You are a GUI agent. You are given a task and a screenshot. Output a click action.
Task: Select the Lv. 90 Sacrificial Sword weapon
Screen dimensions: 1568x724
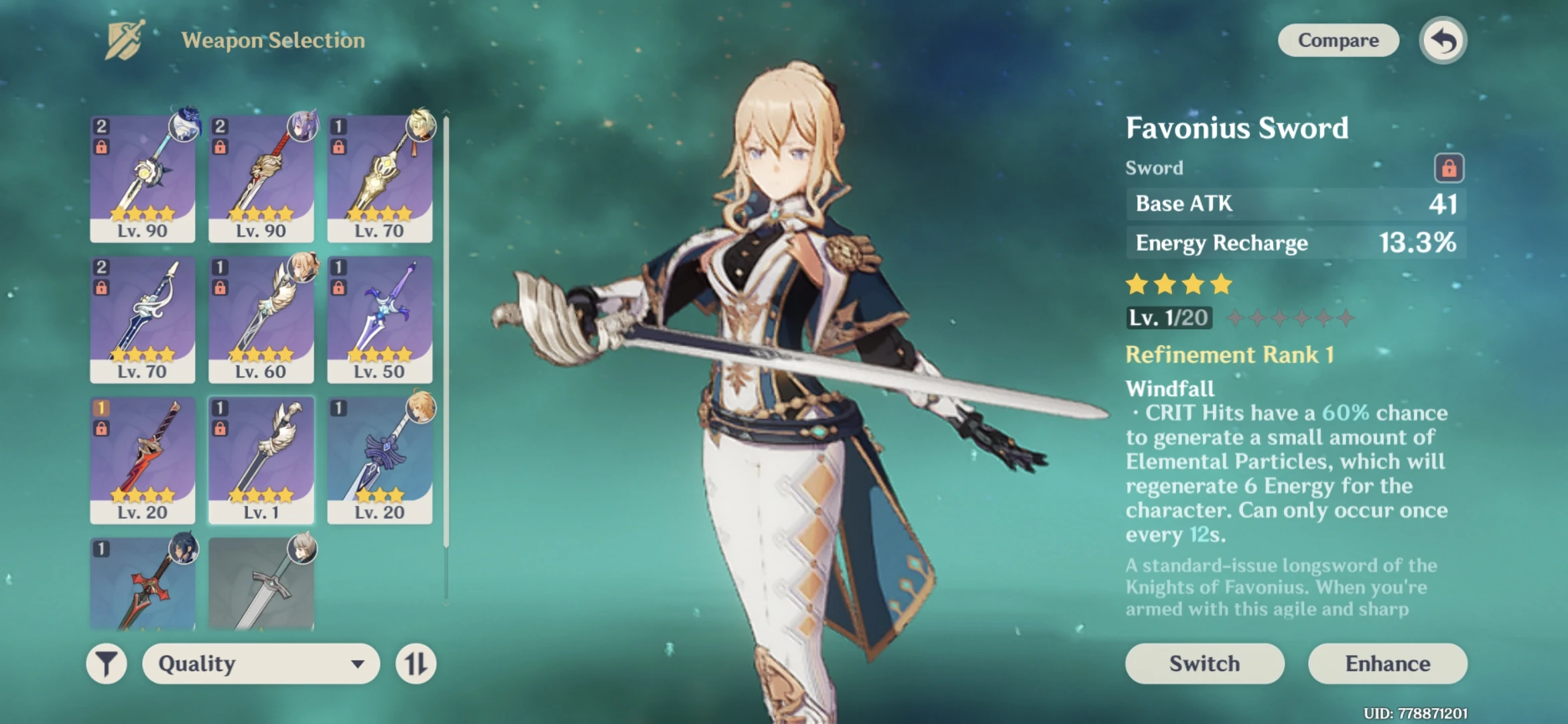(x=141, y=174)
